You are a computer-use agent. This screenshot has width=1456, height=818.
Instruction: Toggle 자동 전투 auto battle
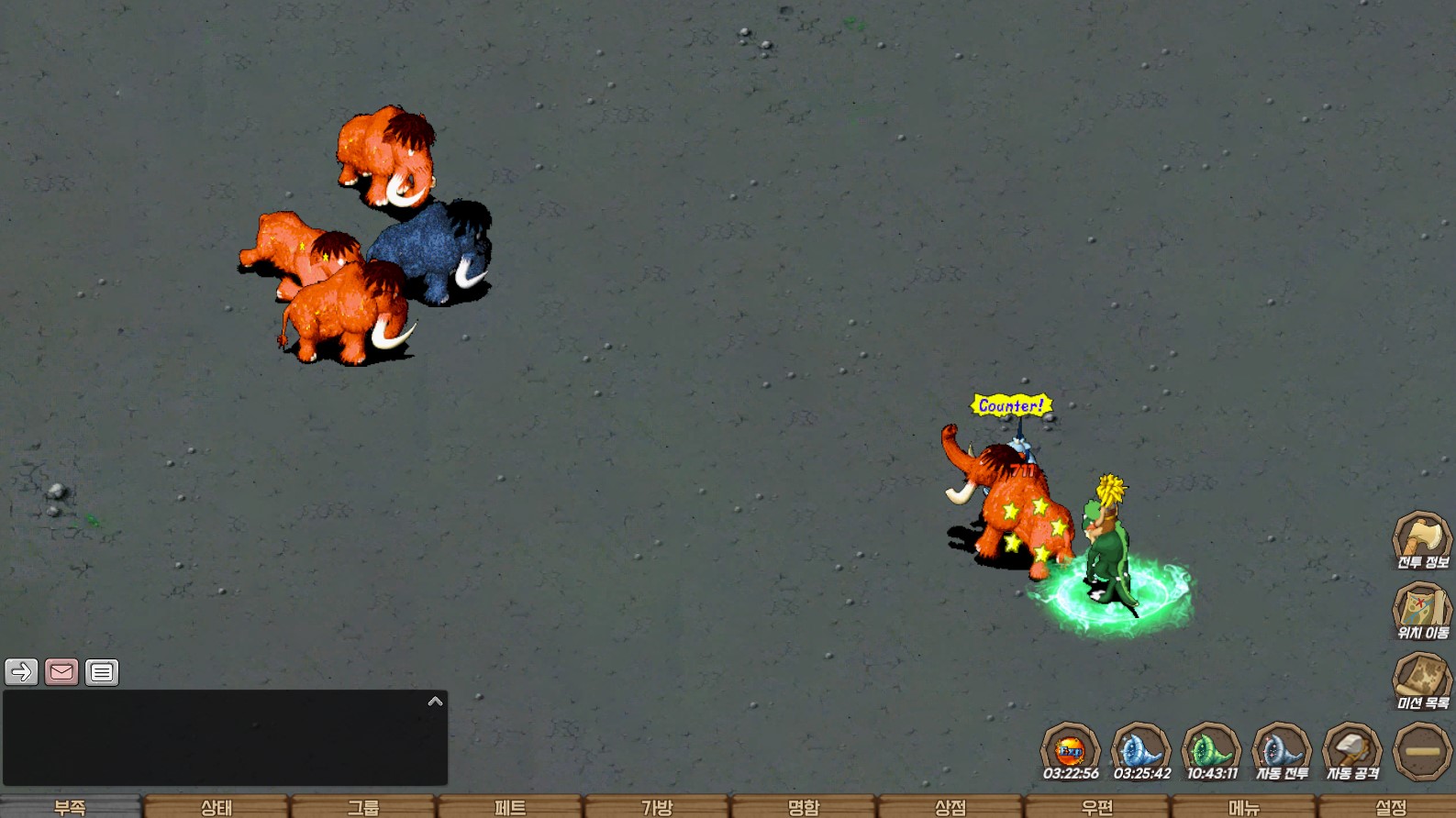coord(1282,751)
